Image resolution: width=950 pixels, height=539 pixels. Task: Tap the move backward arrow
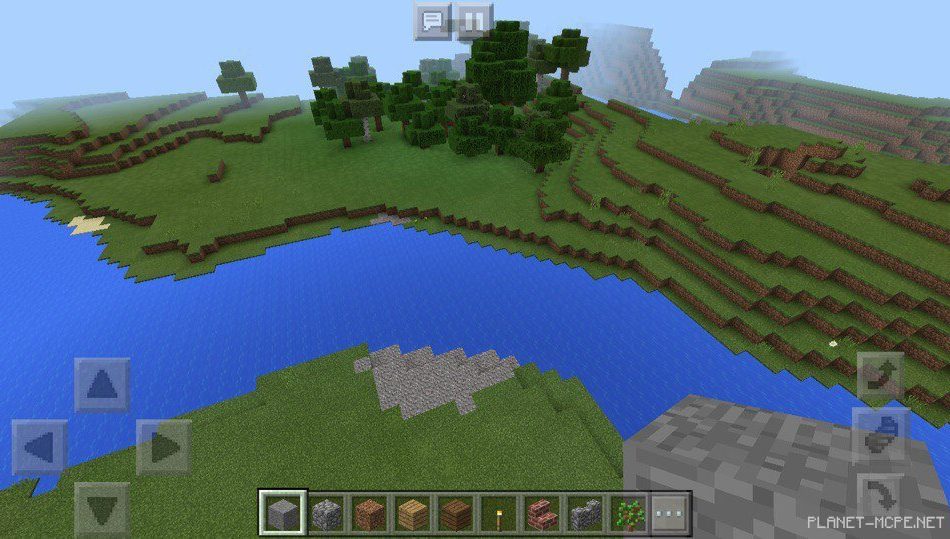pos(102,509)
